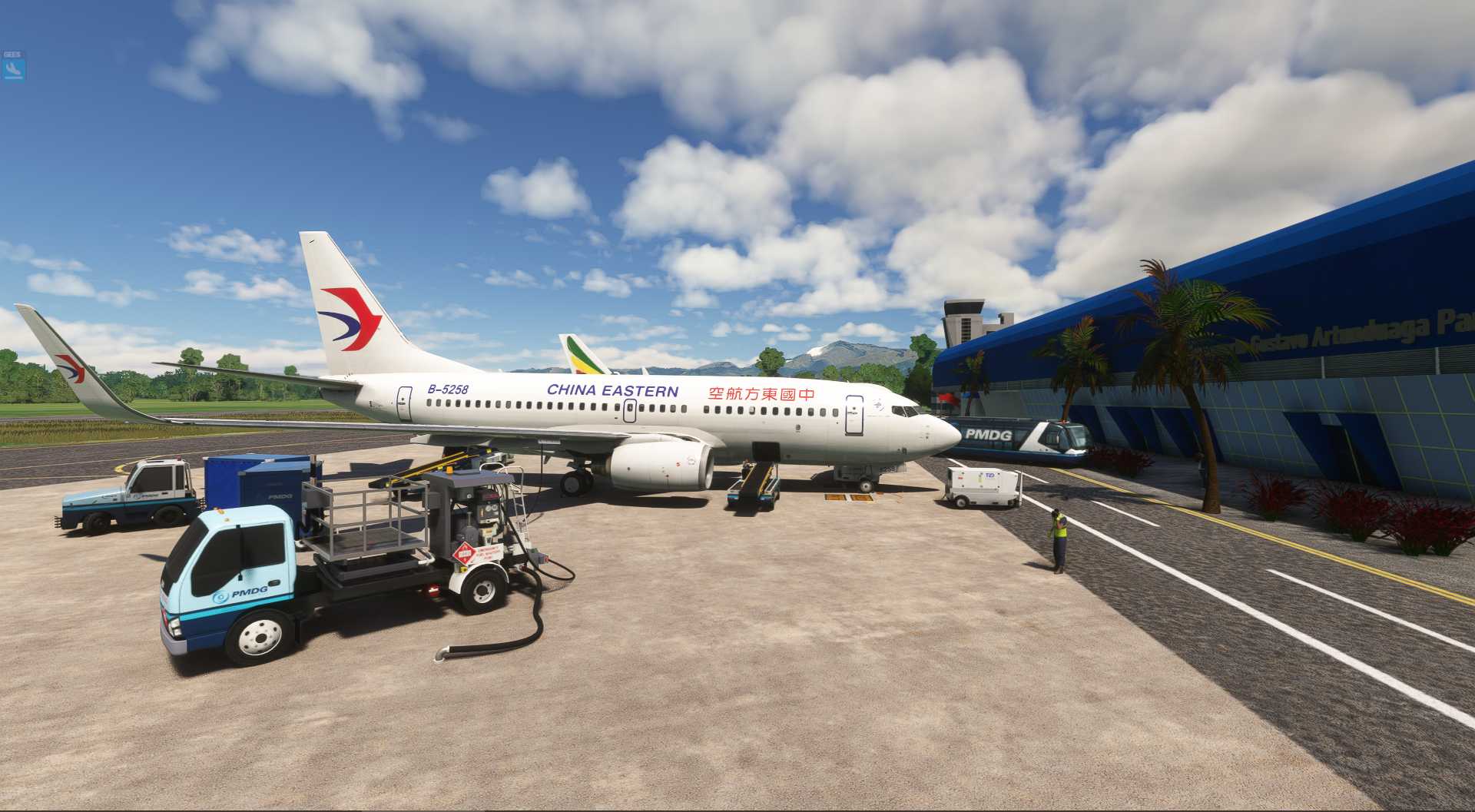Open the GEES landing overlay icon
The height and width of the screenshot is (812, 1475).
[14, 70]
